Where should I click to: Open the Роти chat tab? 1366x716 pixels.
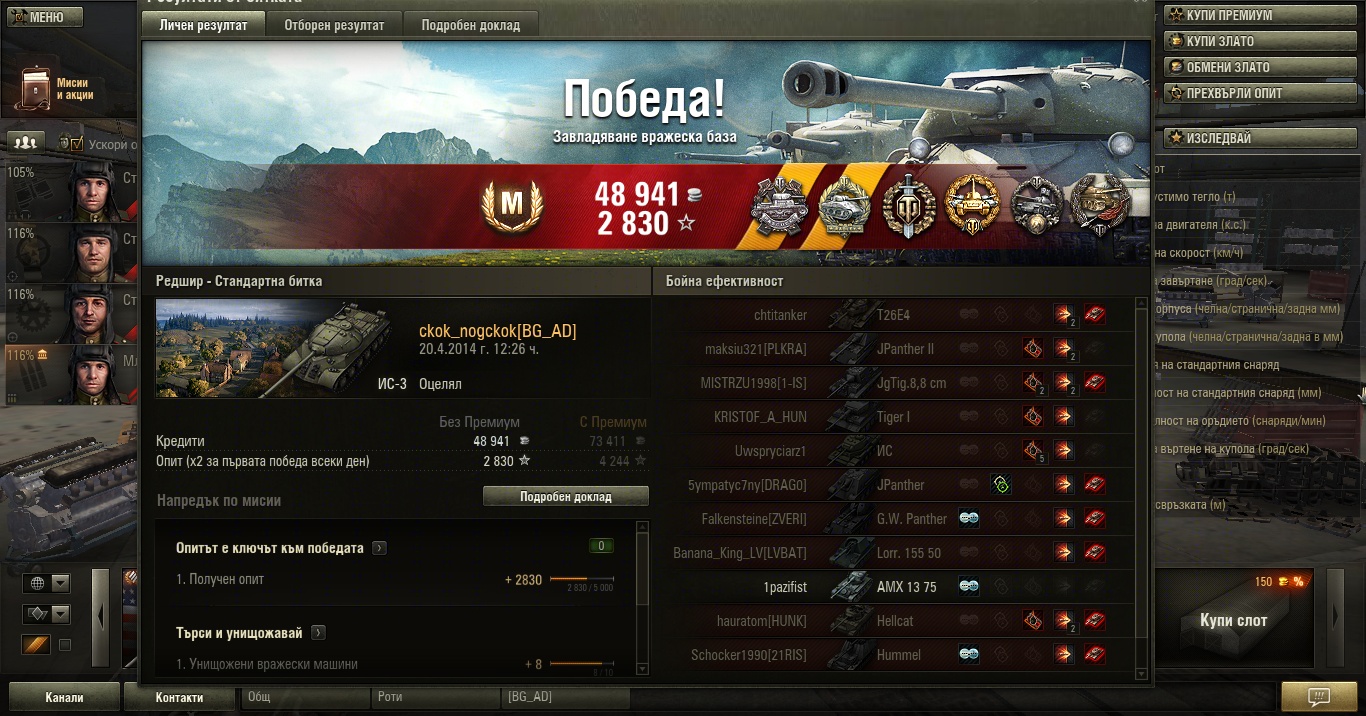437,697
